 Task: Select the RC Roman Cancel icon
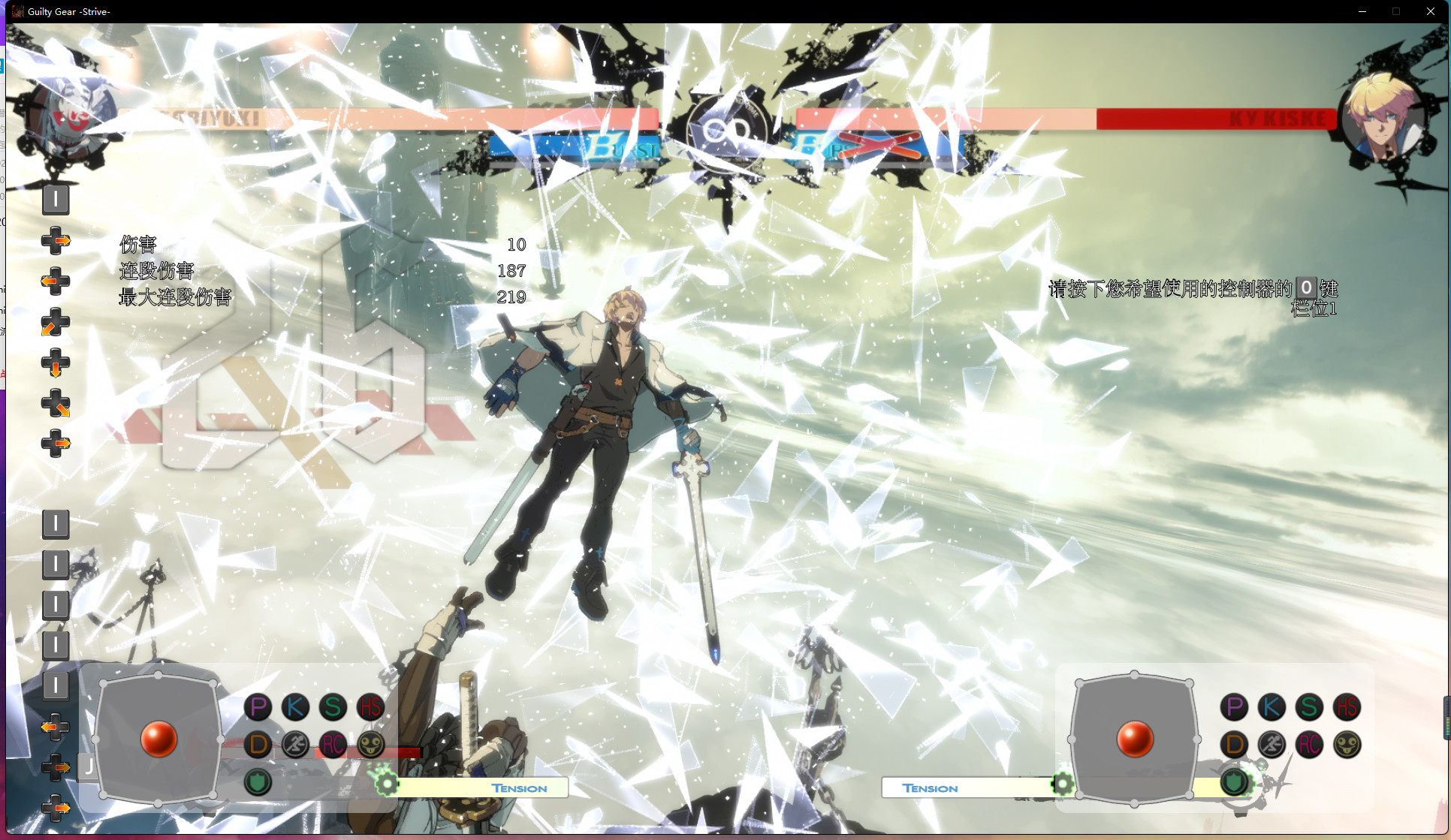pos(333,745)
